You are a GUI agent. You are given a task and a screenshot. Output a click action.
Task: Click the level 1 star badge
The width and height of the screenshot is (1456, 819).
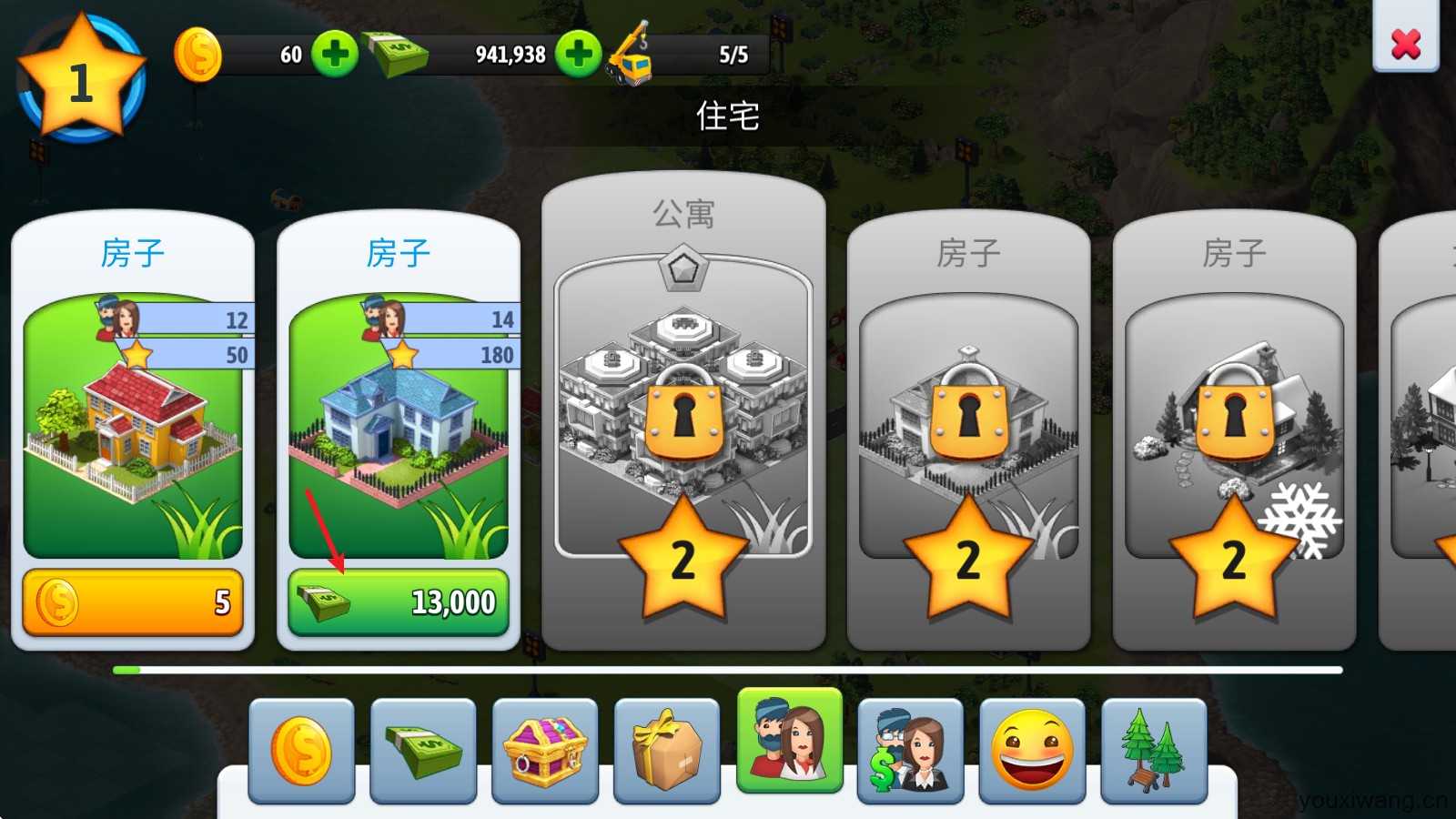point(81,80)
